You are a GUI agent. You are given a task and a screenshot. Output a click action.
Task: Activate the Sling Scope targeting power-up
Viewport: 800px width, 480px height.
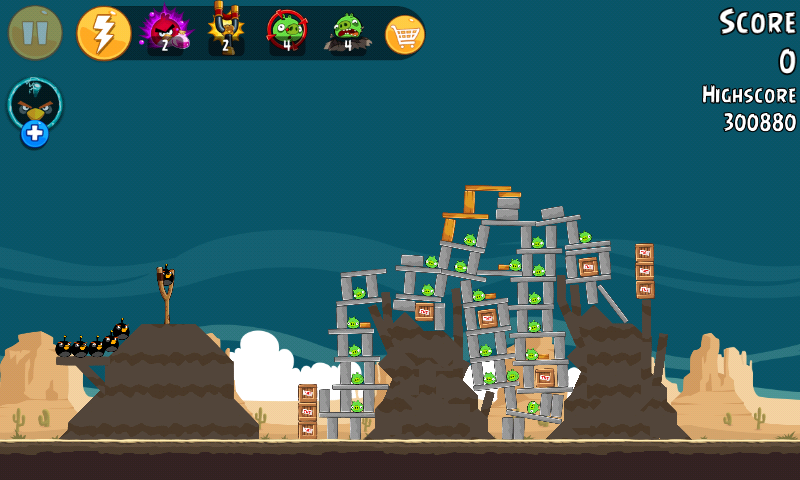287,31
